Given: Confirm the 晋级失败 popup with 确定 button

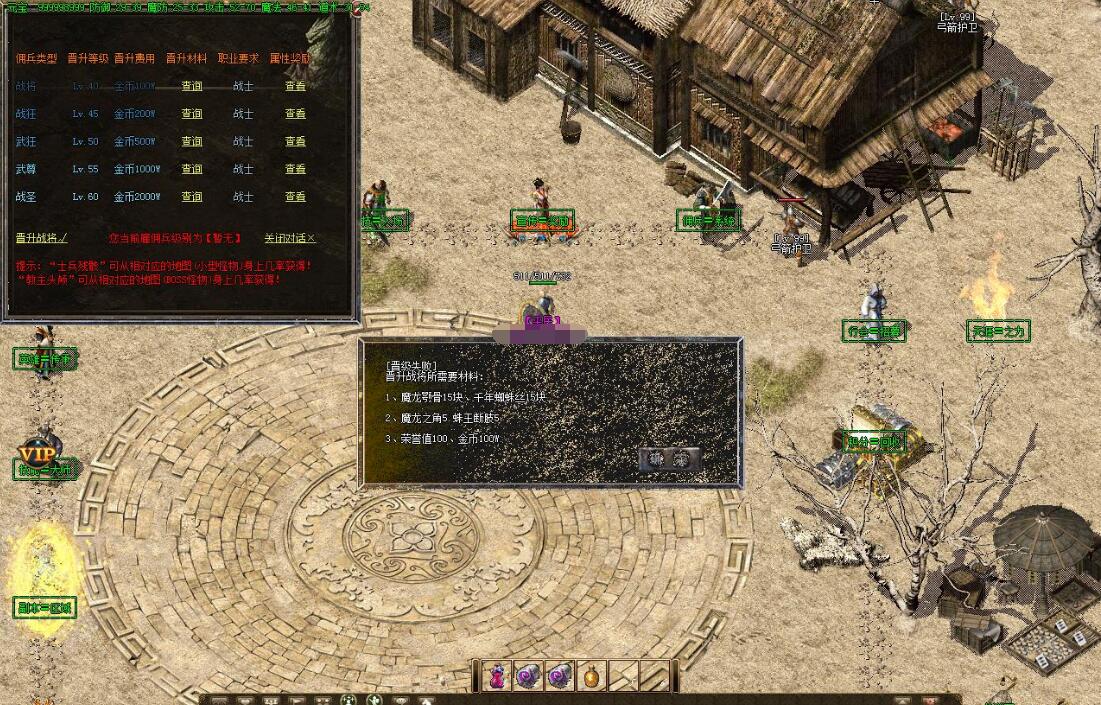Looking at the screenshot, I should coord(669,459).
